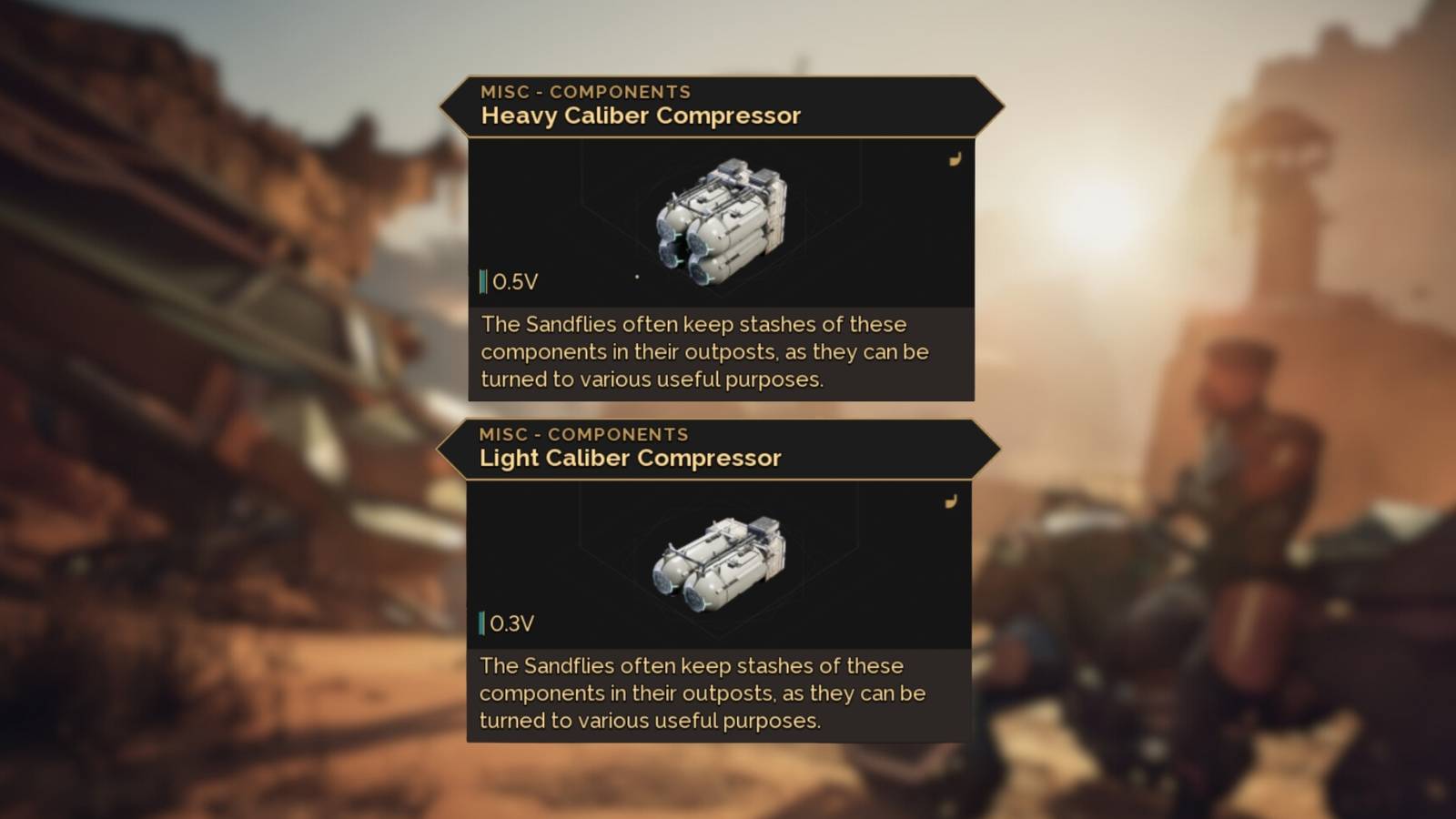The image size is (1456, 819).
Task: Click the Light Caliber Compressor title banner
Action: click(631, 458)
